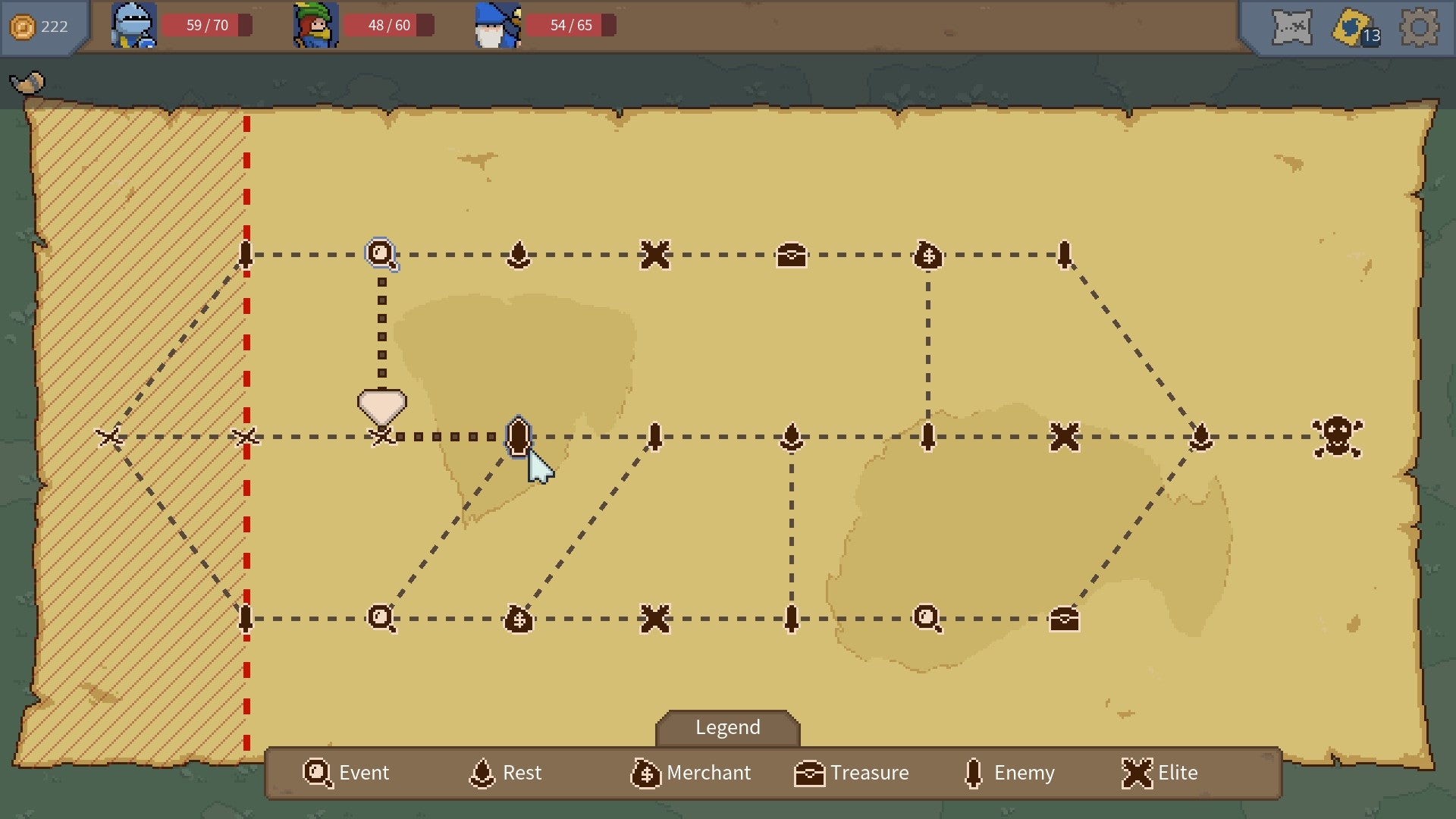
Task: Click the Elite entry in the legend
Action: coord(1160,773)
